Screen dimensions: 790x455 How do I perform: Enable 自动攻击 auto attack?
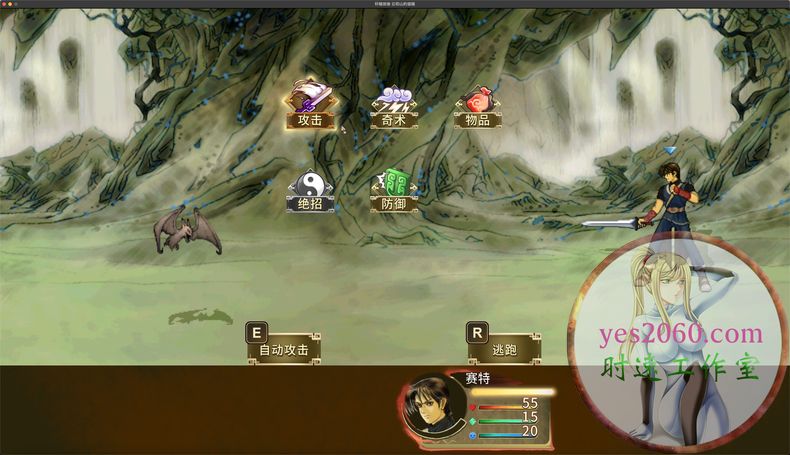[x=285, y=348]
